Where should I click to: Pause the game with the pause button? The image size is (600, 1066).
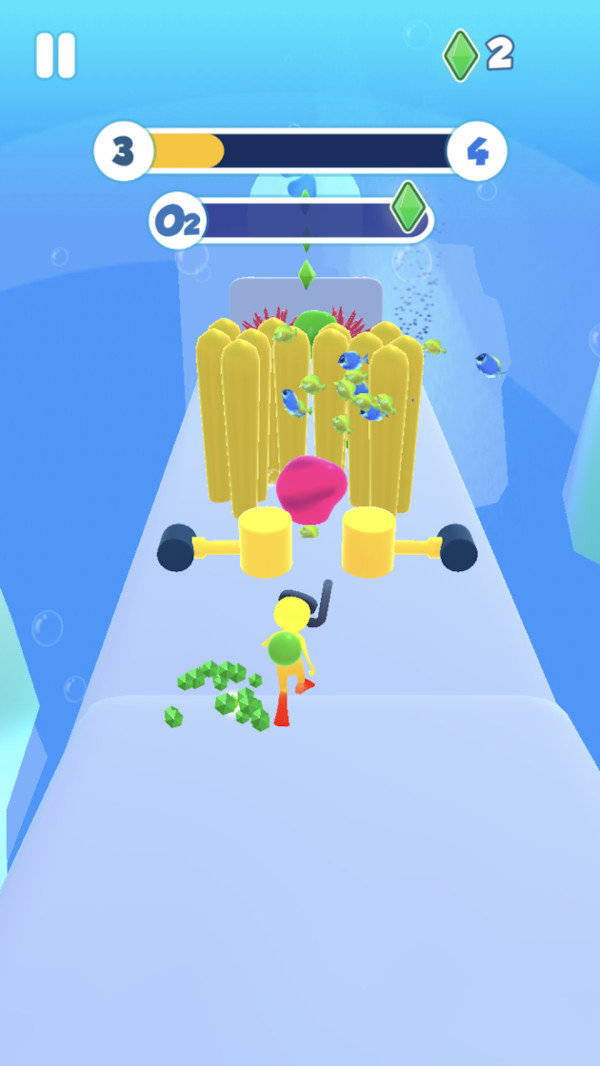coord(55,55)
